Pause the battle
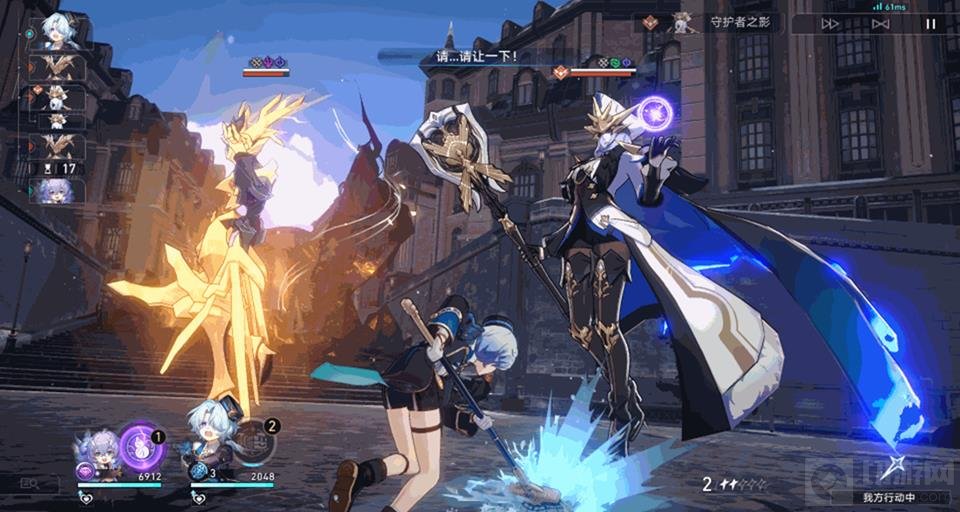Image resolution: width=960 pixels, height=512 pixels. (x=930, y=24)
